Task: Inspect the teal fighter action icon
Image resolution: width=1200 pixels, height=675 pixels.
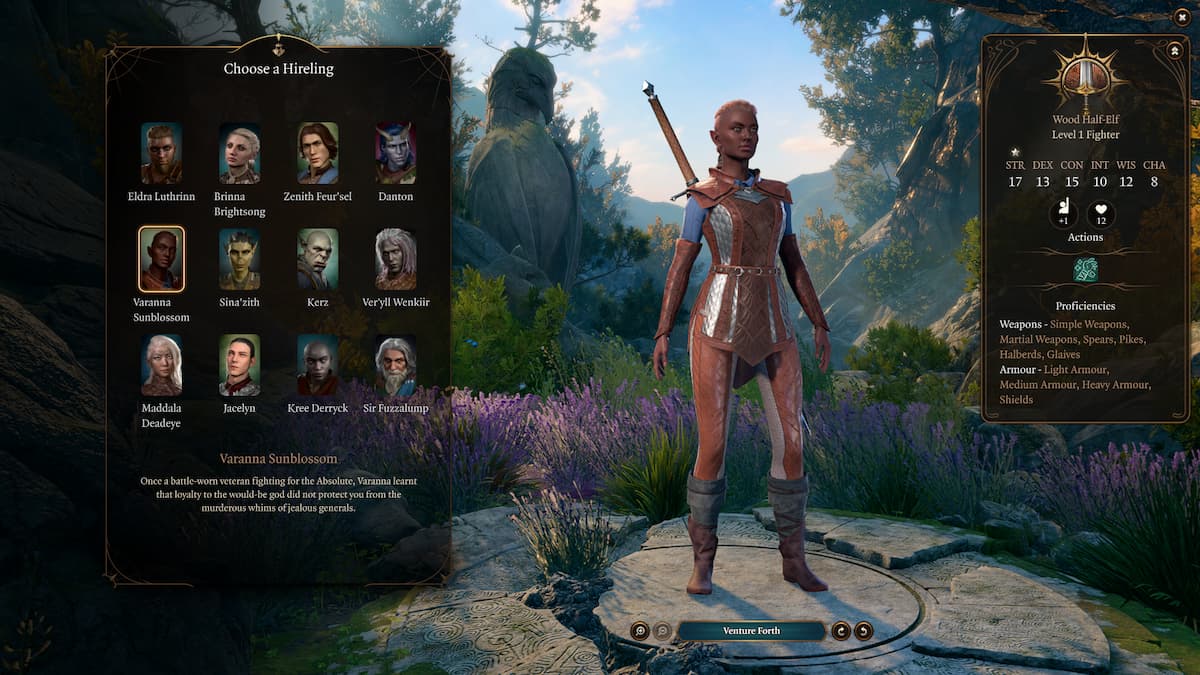Action: [x=1085, y=269]
